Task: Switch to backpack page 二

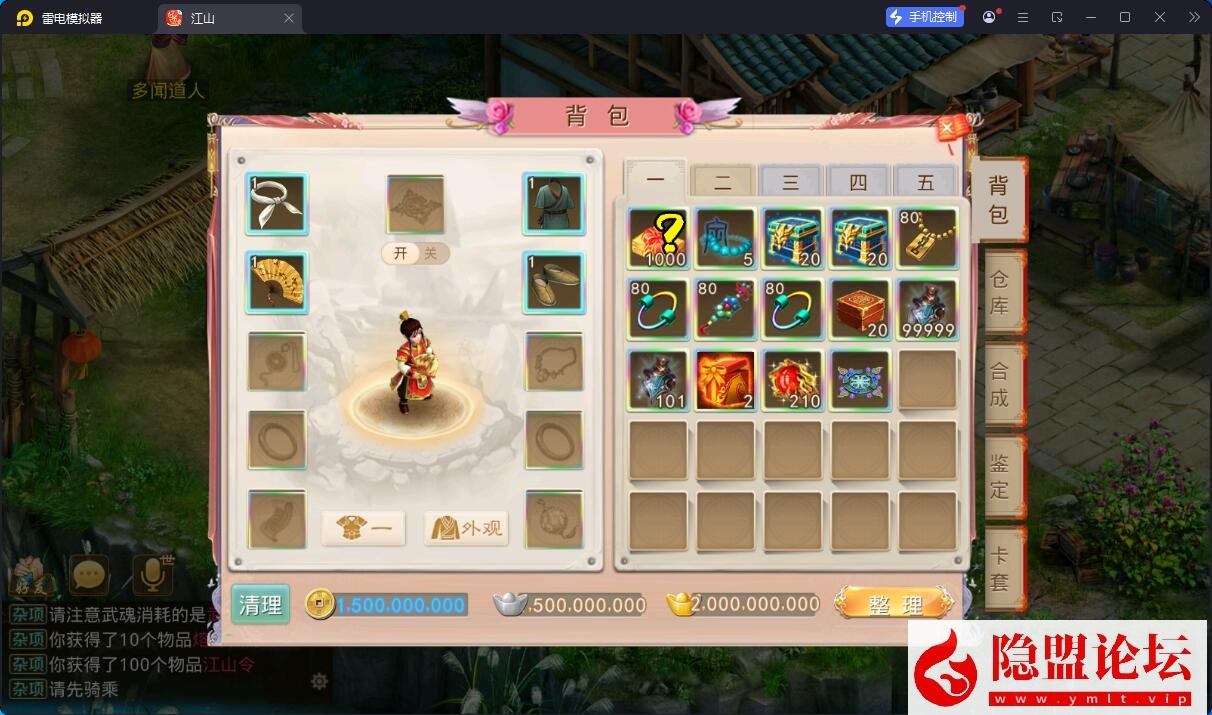Action: pos(723,182)
